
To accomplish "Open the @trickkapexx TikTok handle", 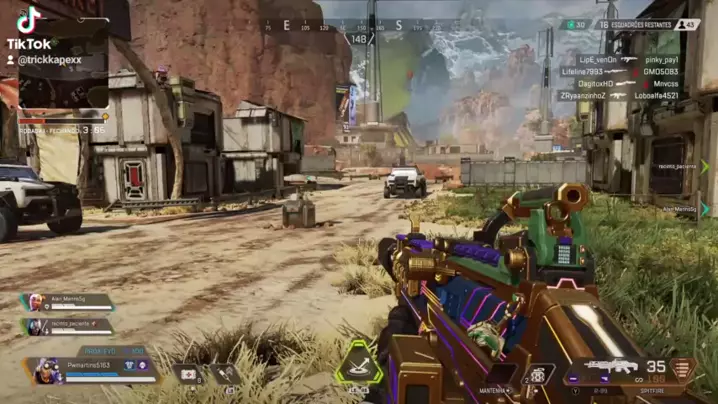I will [x=50, y=60].
